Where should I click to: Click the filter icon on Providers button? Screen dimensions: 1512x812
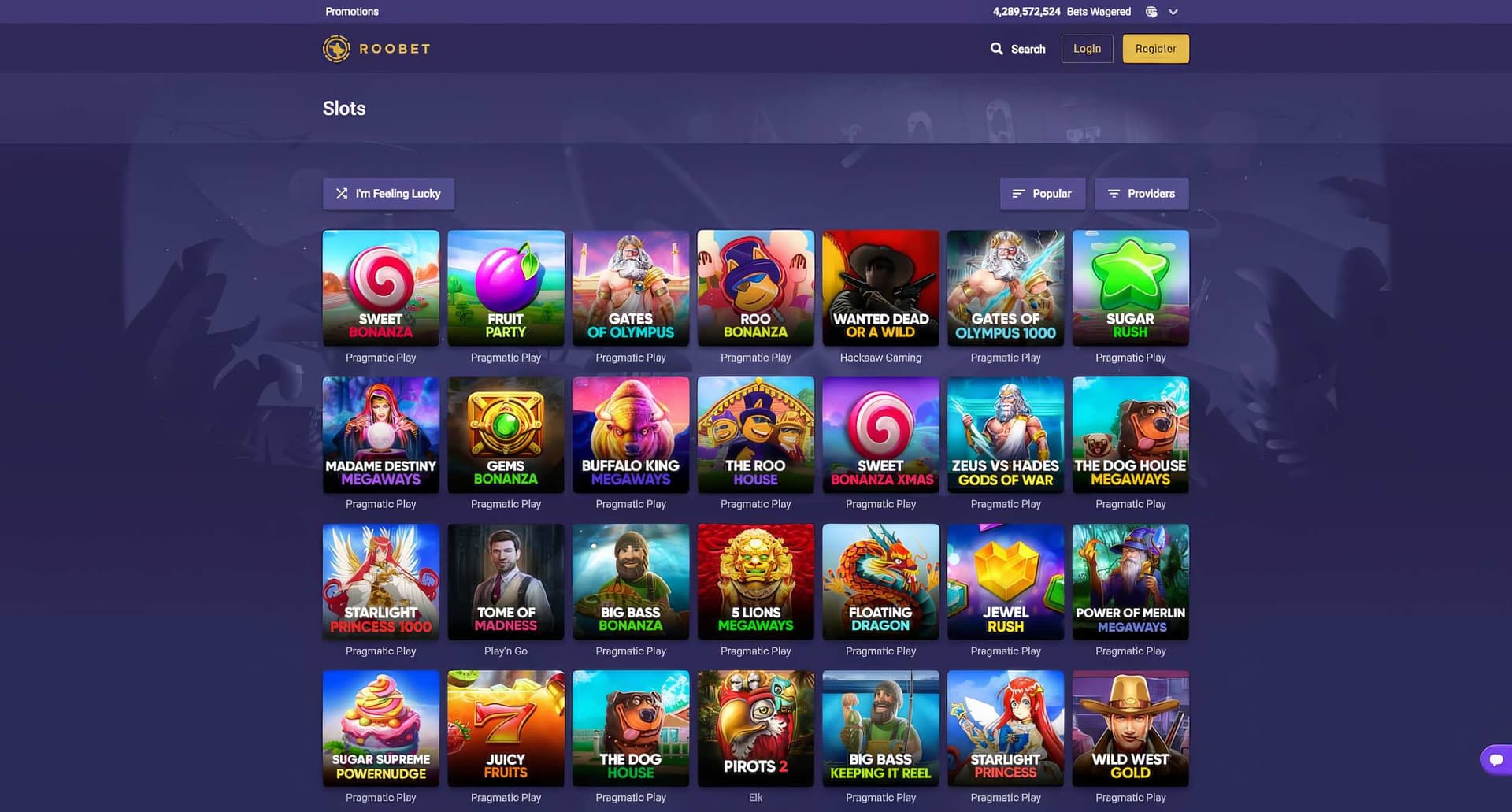click(x=1114, y=193)
